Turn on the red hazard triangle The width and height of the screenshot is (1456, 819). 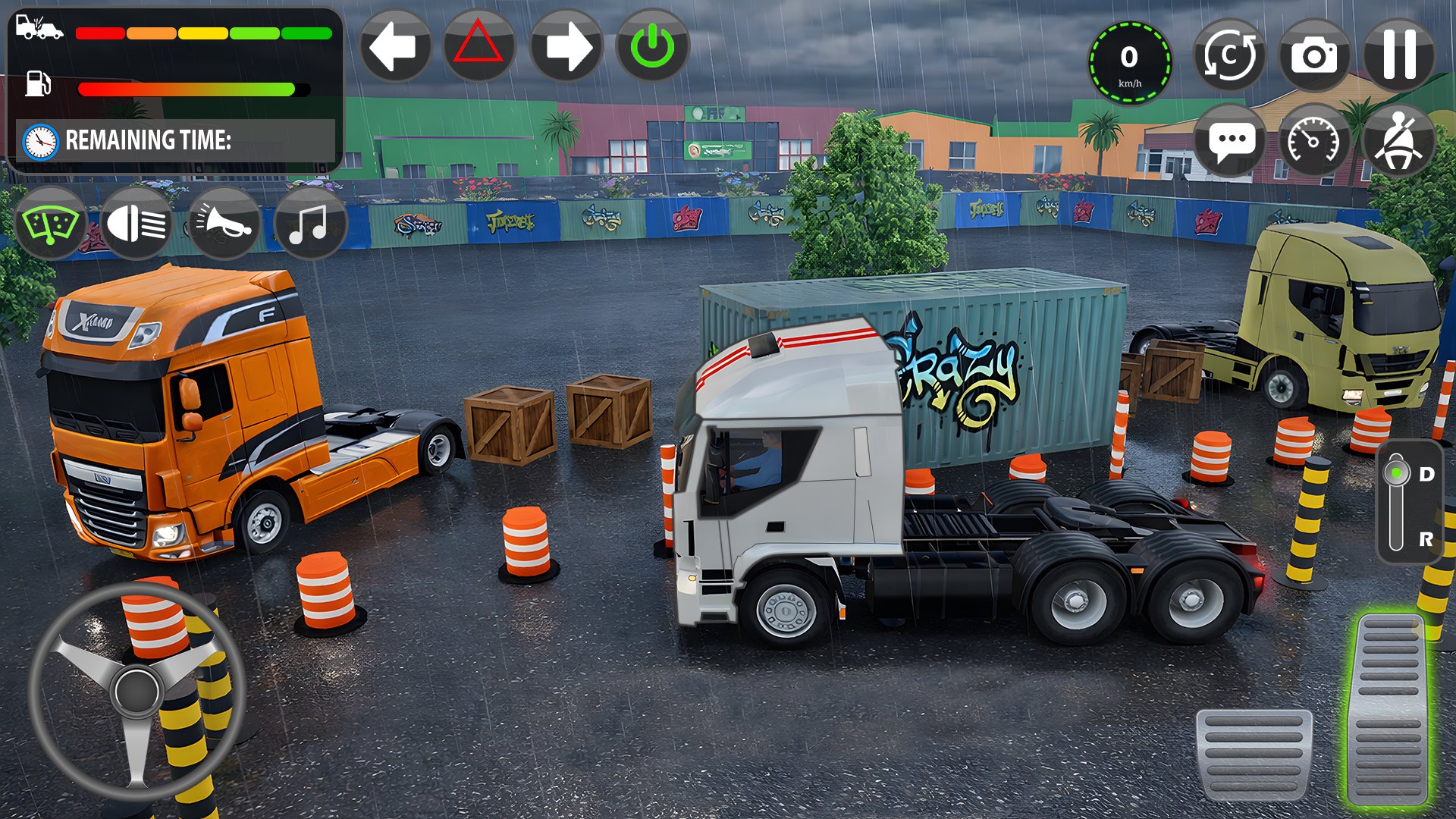(x=479, y=46)
